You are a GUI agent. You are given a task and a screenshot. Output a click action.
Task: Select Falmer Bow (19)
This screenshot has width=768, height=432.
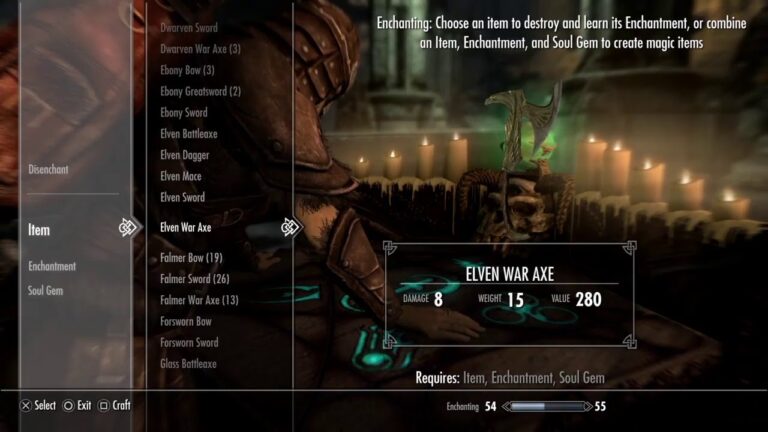(191, 258)
